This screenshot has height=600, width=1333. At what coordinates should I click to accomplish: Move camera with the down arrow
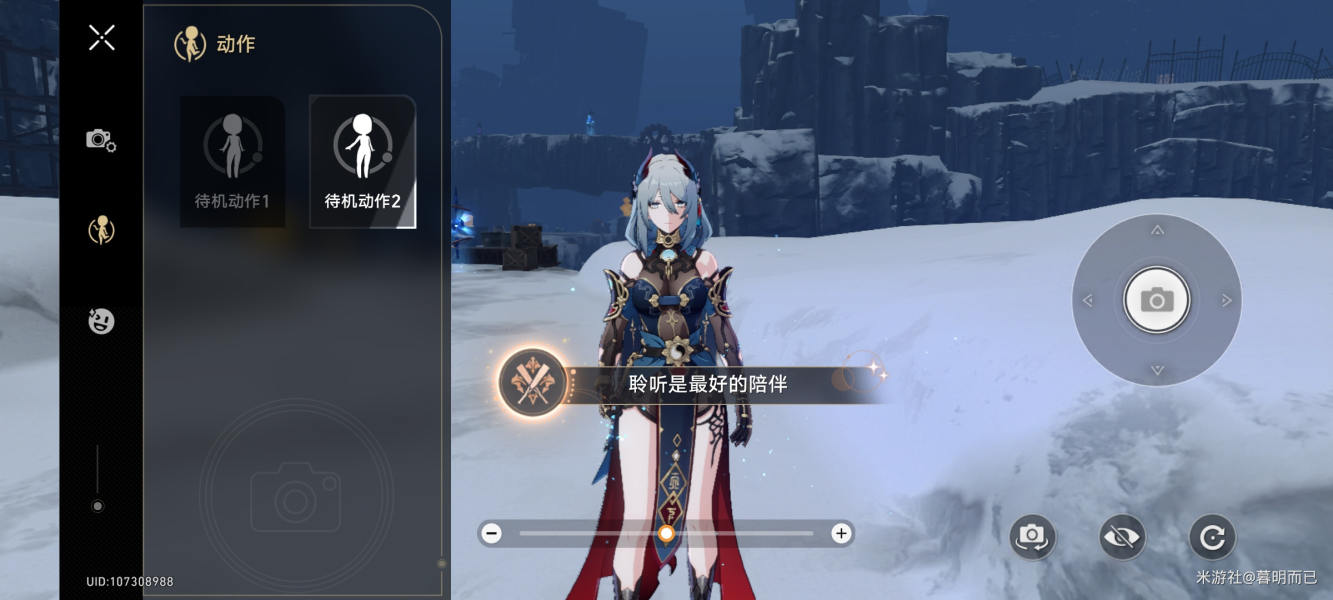click(1157, 370)
